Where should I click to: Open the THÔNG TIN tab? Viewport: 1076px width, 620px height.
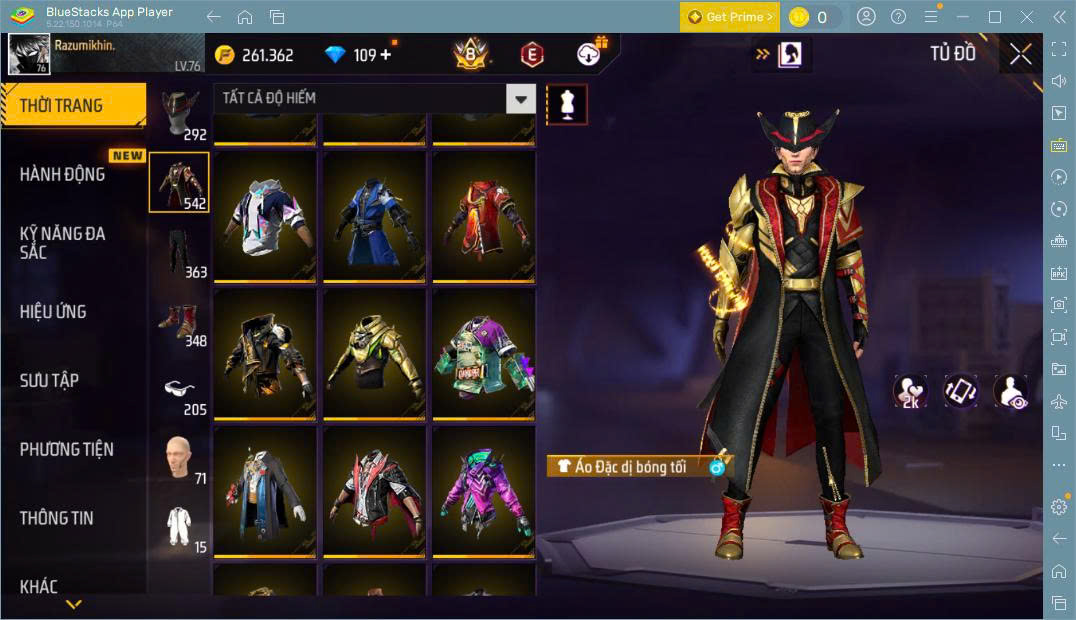(56, 518)
